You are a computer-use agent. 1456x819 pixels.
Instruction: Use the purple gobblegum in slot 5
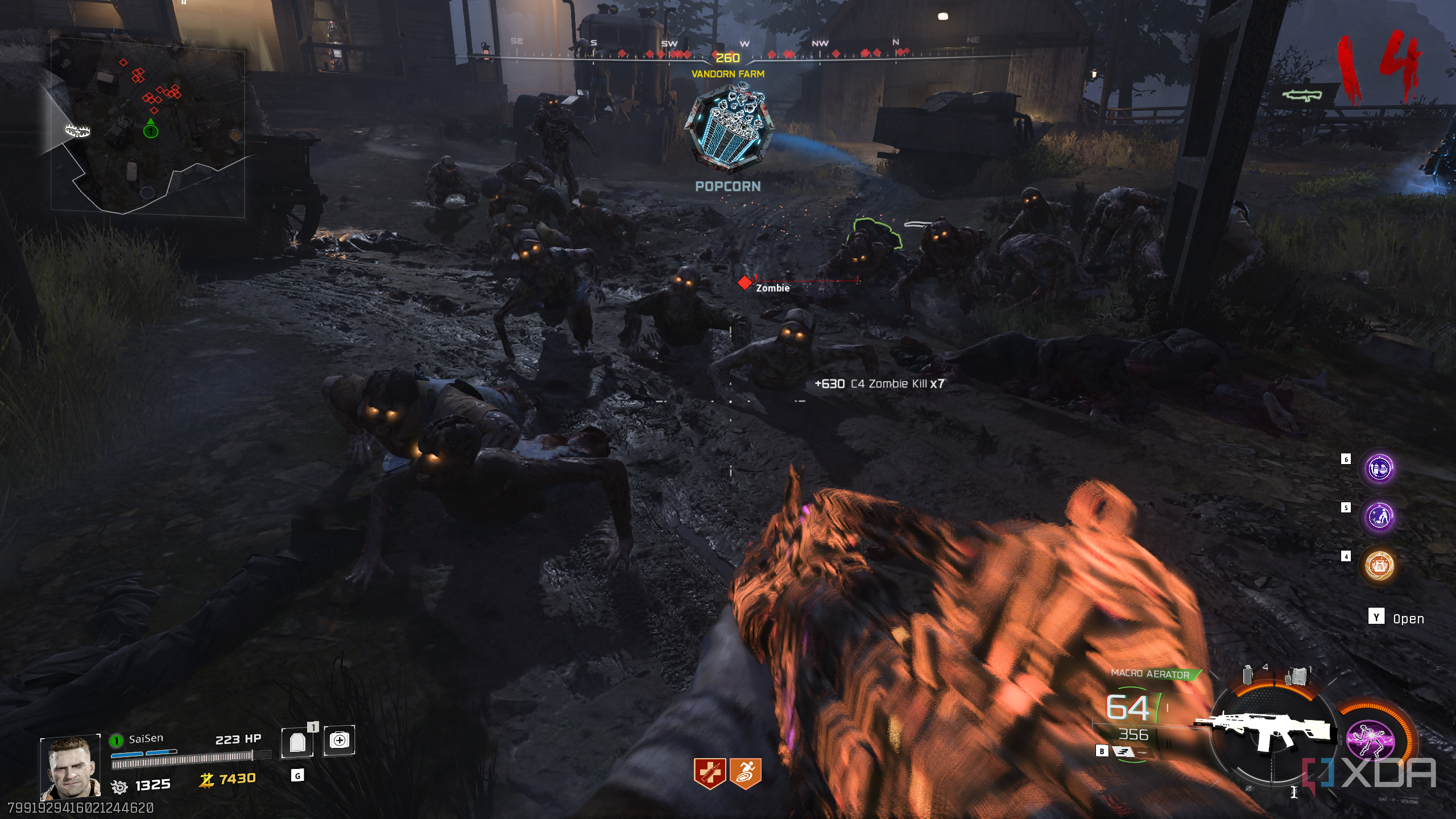pos(1379,516)
